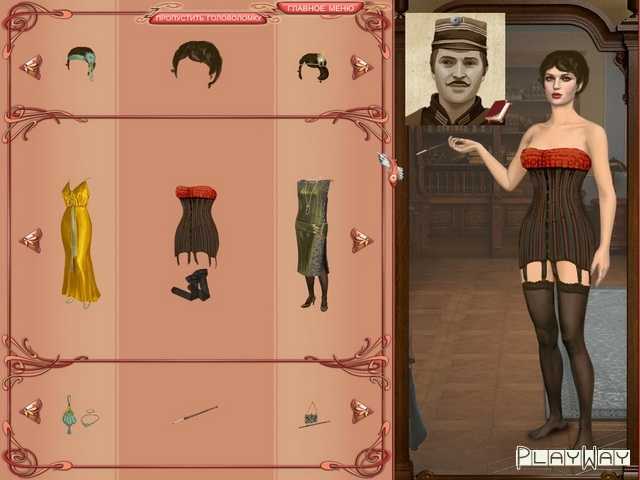Show next hairstyles with the right arrow
640x480 pixels.
[361, 66]
